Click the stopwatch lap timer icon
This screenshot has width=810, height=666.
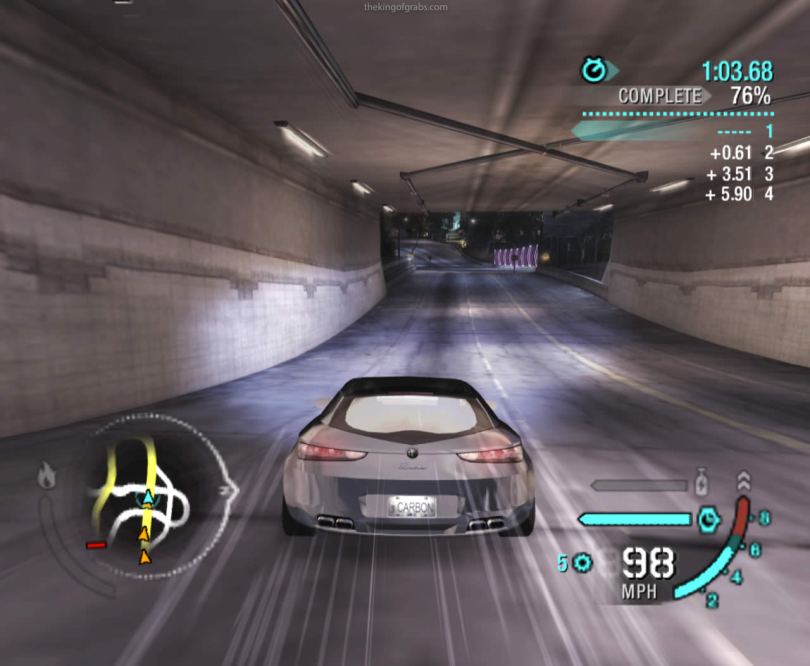pos(595,70)
